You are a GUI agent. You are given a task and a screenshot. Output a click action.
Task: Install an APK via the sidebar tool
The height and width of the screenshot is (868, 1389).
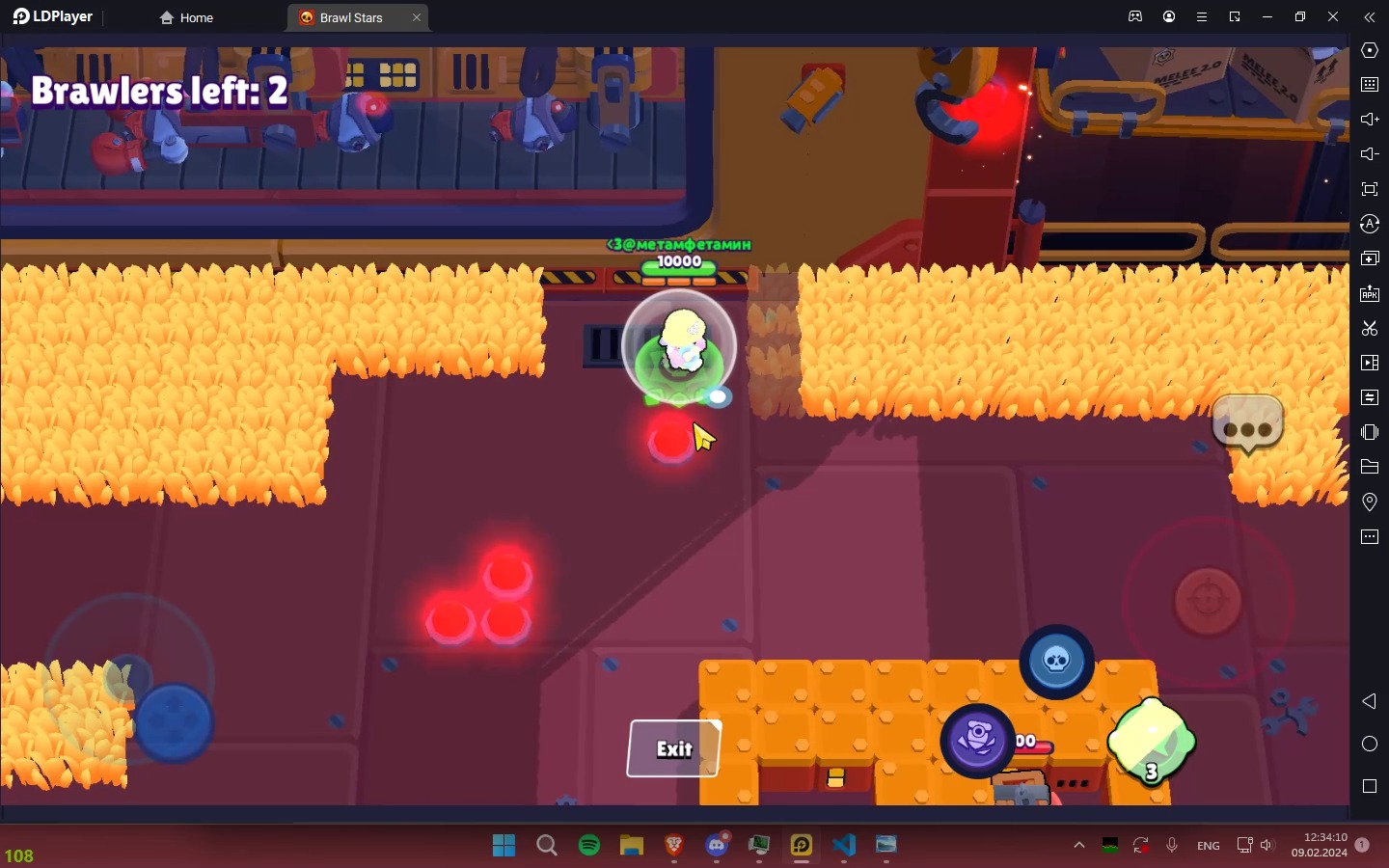pos(1370,294)
